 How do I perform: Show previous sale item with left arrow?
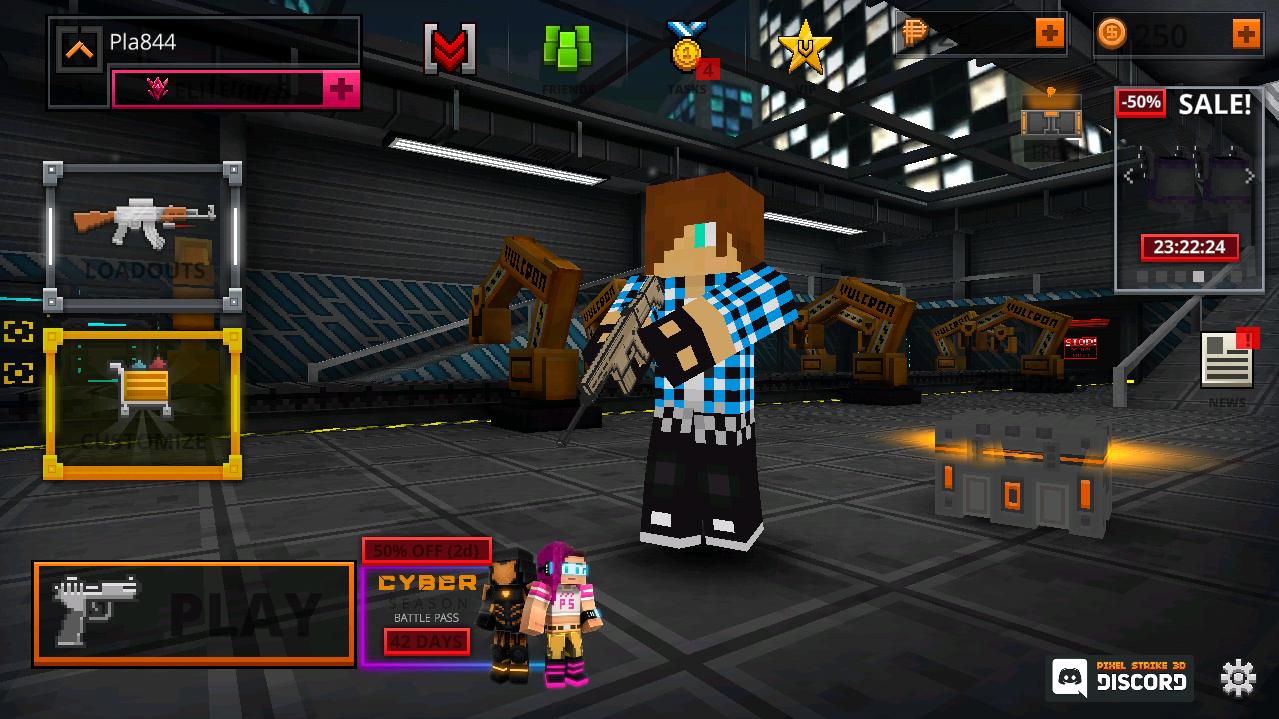coord(1129,176)
